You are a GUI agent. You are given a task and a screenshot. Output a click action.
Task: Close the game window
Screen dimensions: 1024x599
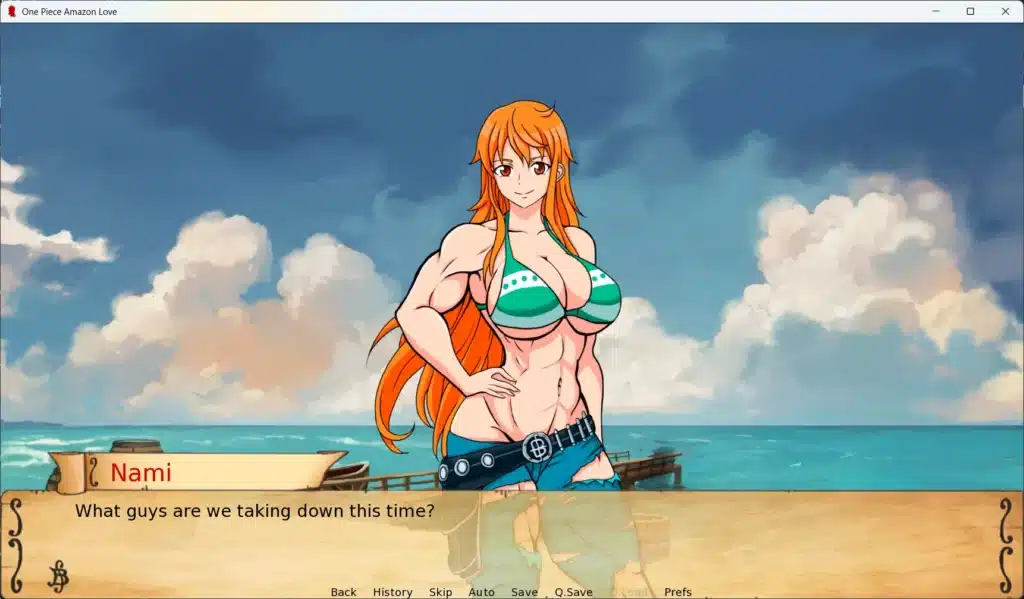(1005, 11)
